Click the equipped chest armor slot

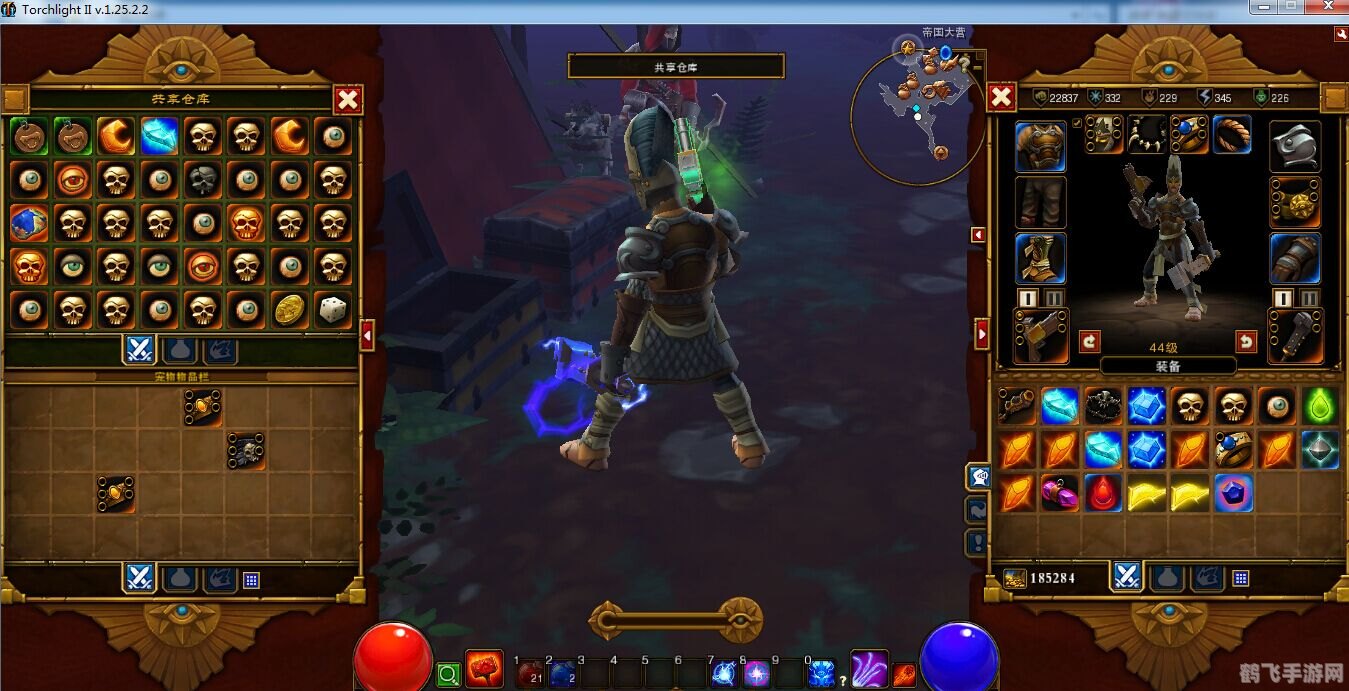1040,147
